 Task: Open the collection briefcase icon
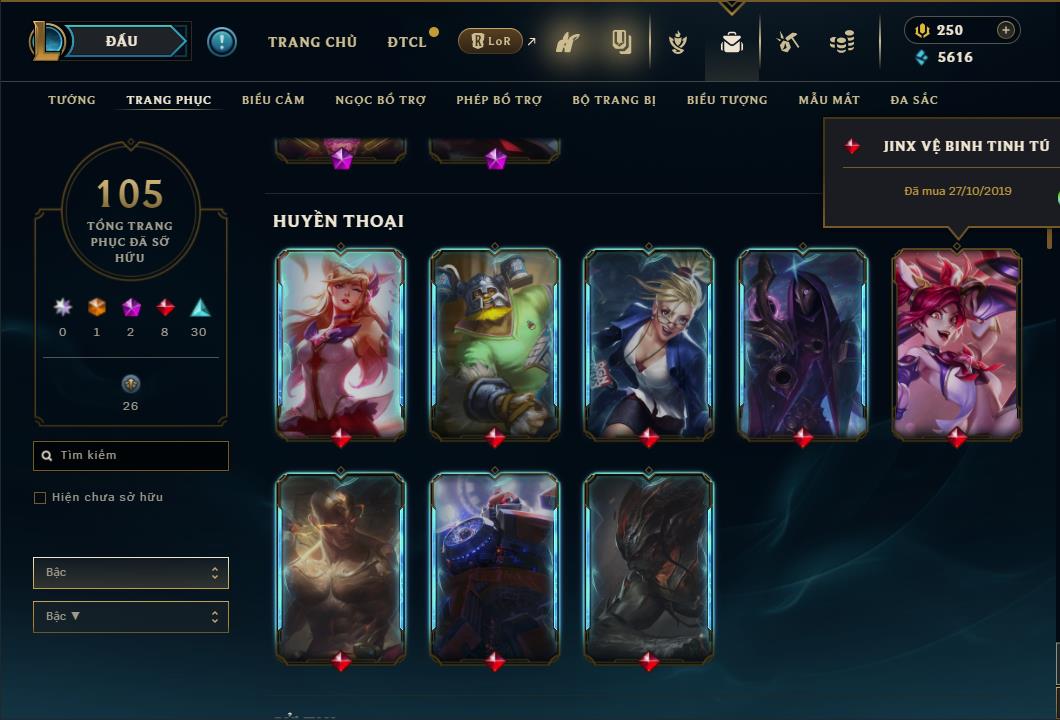pos(732,43)
